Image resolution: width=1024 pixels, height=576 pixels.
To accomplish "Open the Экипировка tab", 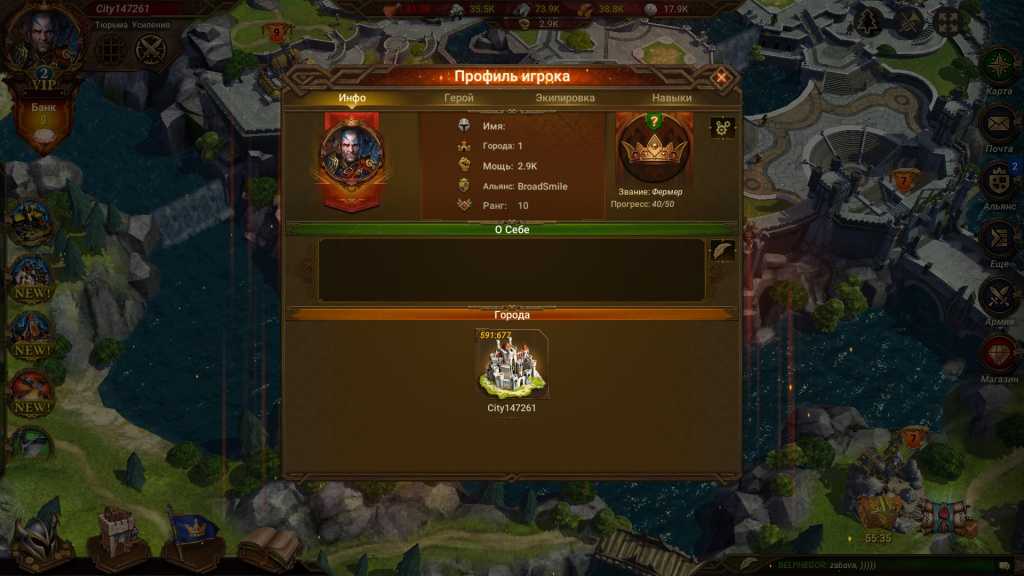I will [x=565, y=98].
